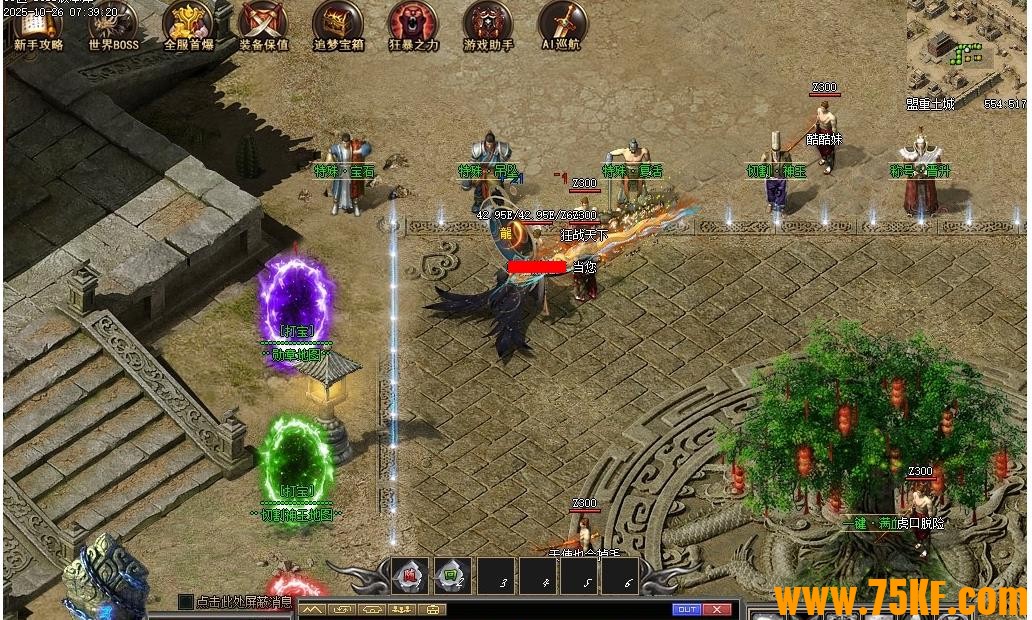The width and height of the screenshot is (1032, 620).
Task: Open the 世界BOSS menu
Action: pos(113,23)
